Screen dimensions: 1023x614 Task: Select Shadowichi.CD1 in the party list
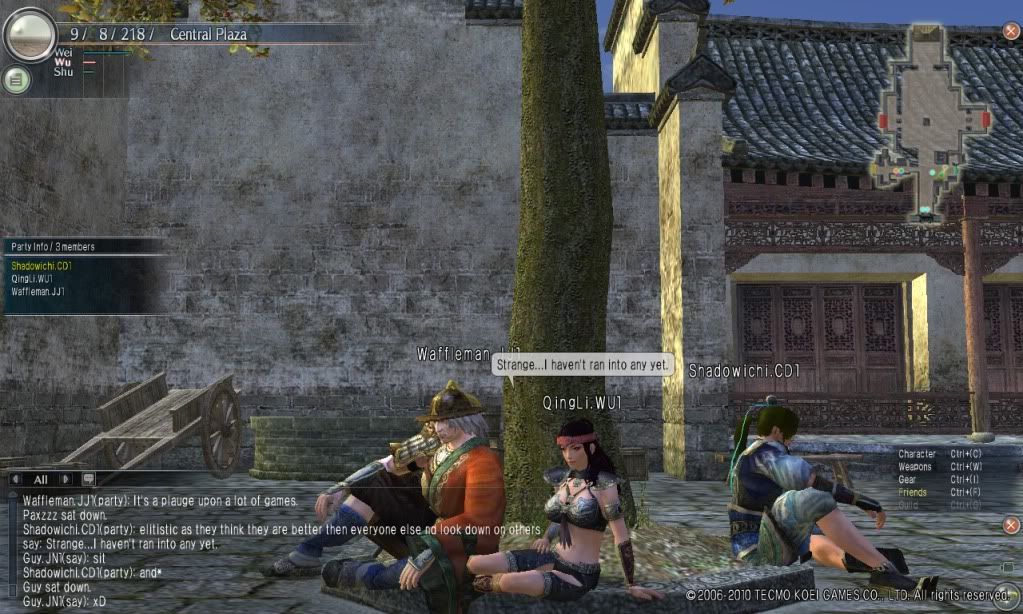pyautogui.click(x=42, y=266)
